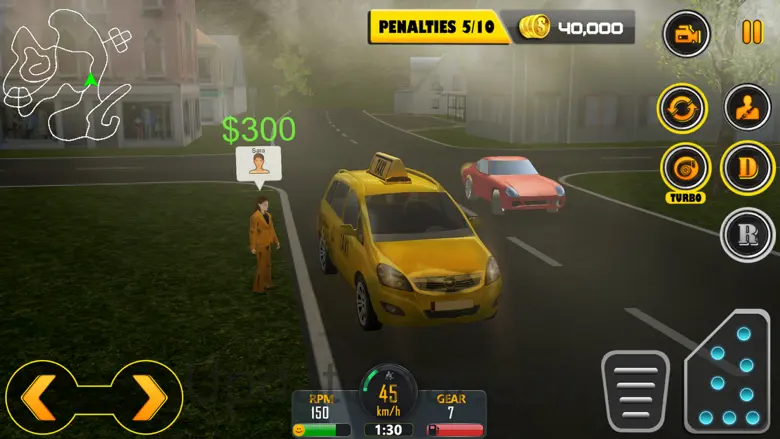Shift into Reverse gear
The image size is (780, 439).
[747, 235]
